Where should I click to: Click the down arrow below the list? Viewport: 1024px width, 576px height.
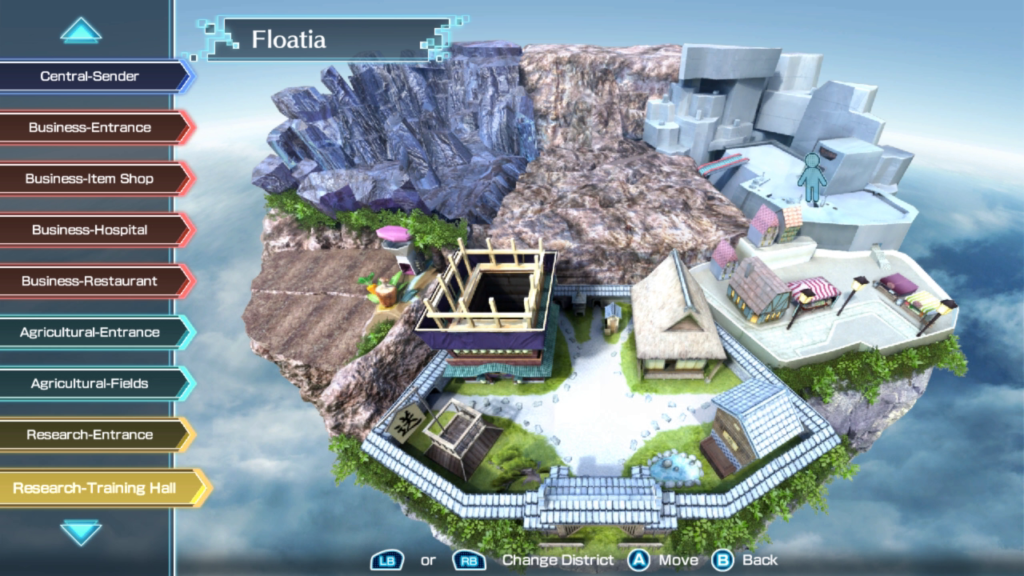pyautogui.click(x=81, y=532)
